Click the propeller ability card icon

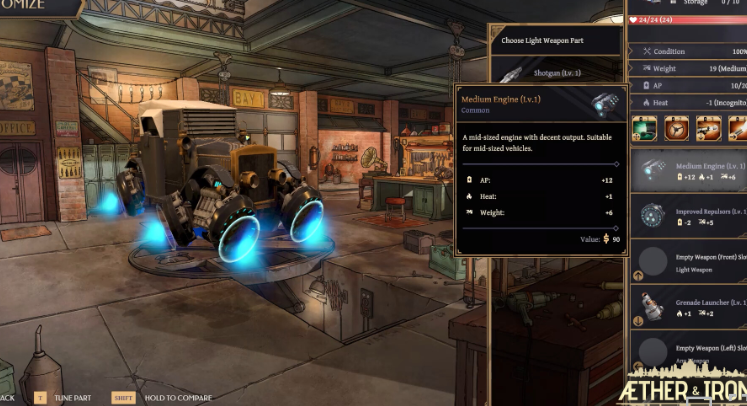pos(675,128)
